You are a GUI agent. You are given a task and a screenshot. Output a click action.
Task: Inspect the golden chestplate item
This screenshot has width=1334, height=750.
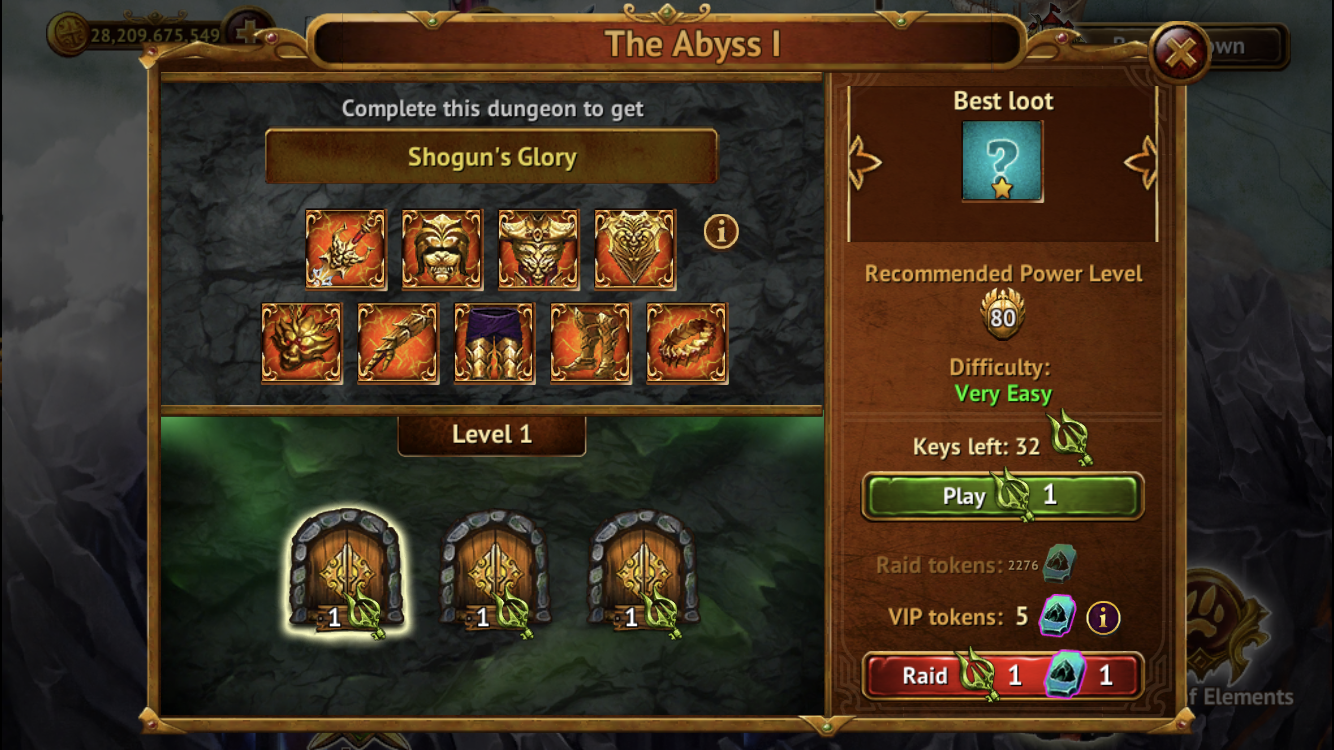click(x=635, y=249)
